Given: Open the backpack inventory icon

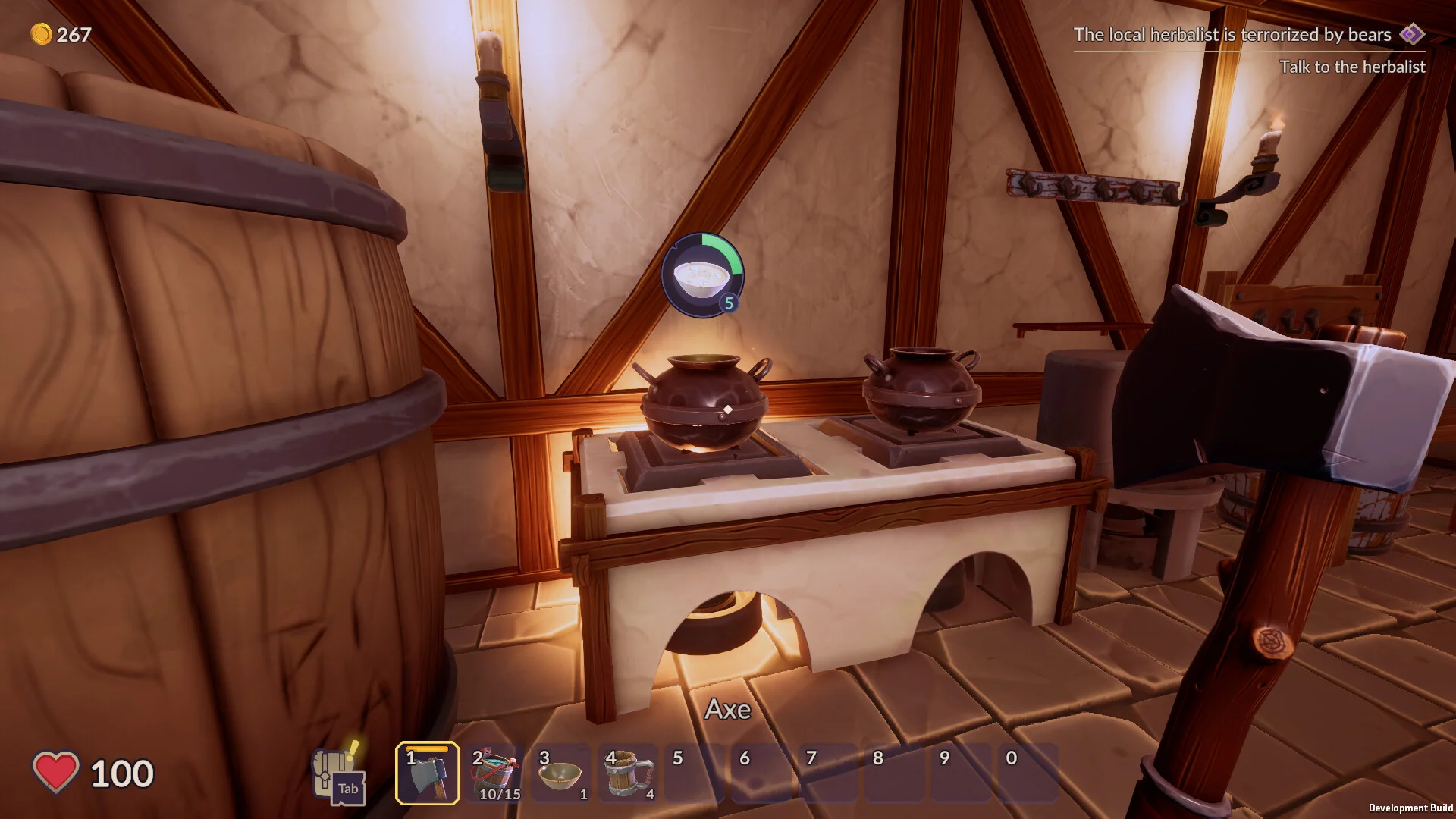Looking at the screenshot, I should point(338,775).
